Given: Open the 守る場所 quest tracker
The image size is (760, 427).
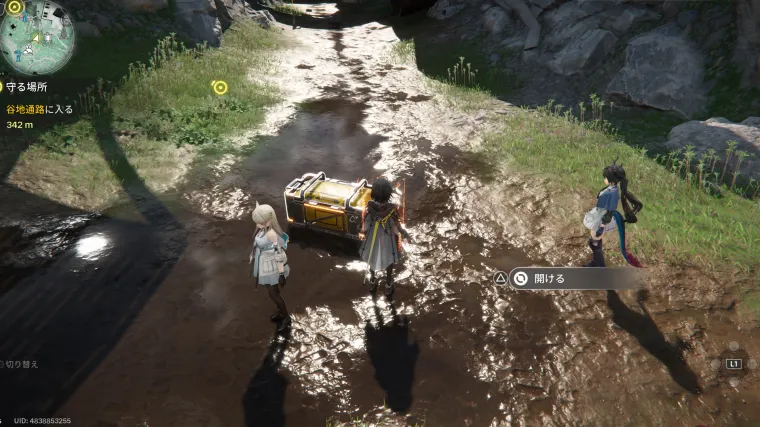Looking at the screenshot, I should 29,87.
